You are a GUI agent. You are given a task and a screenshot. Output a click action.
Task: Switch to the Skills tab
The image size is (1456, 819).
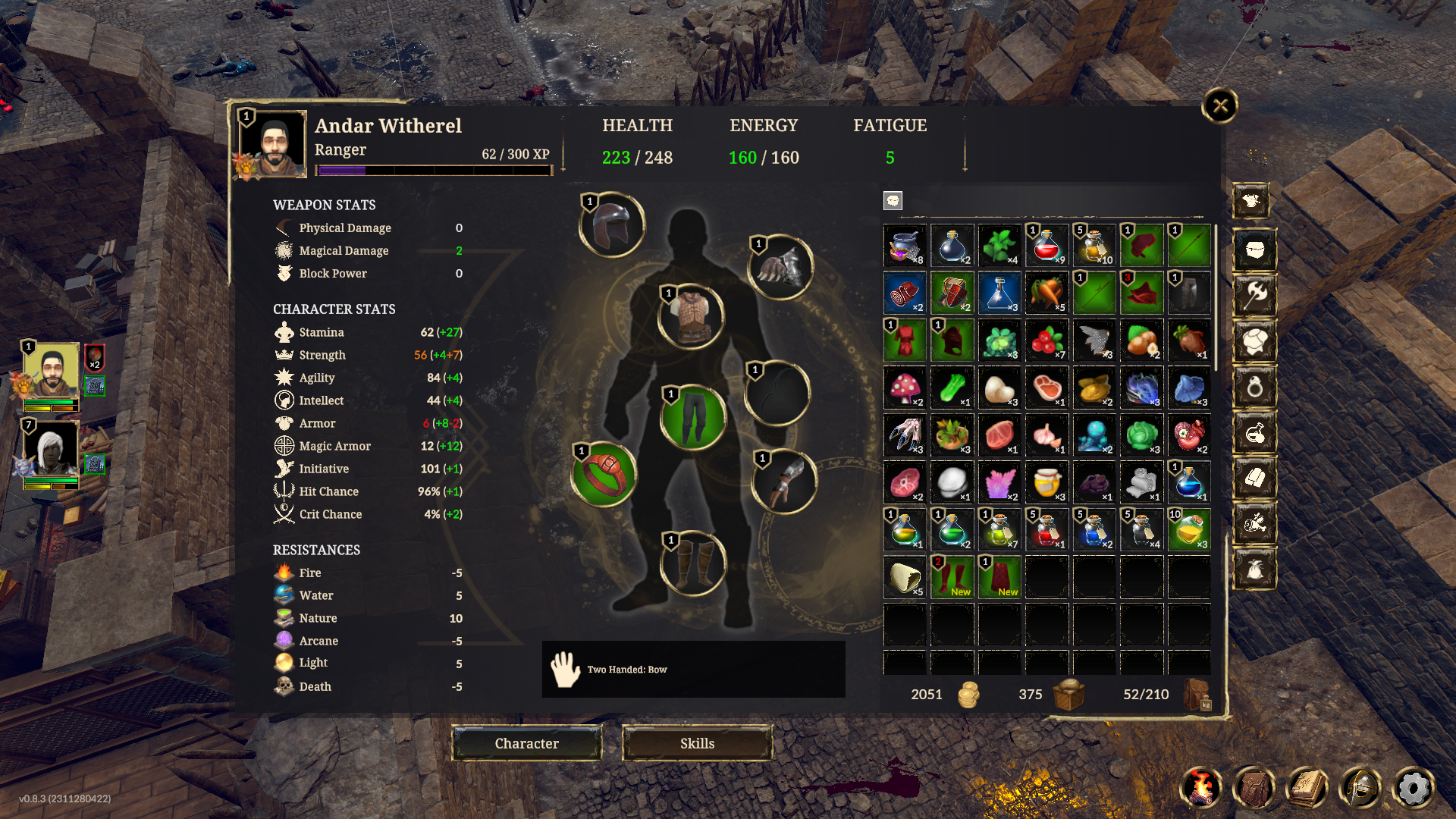(697, 743)
